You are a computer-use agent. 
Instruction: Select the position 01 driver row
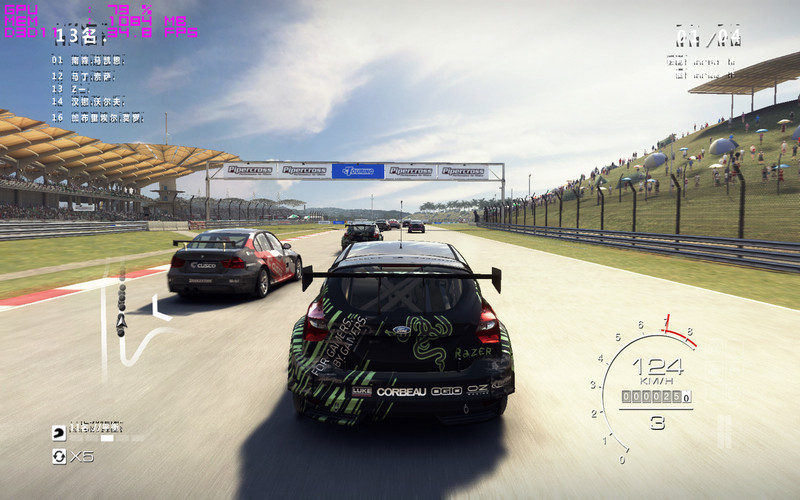(x=90, y=60)
